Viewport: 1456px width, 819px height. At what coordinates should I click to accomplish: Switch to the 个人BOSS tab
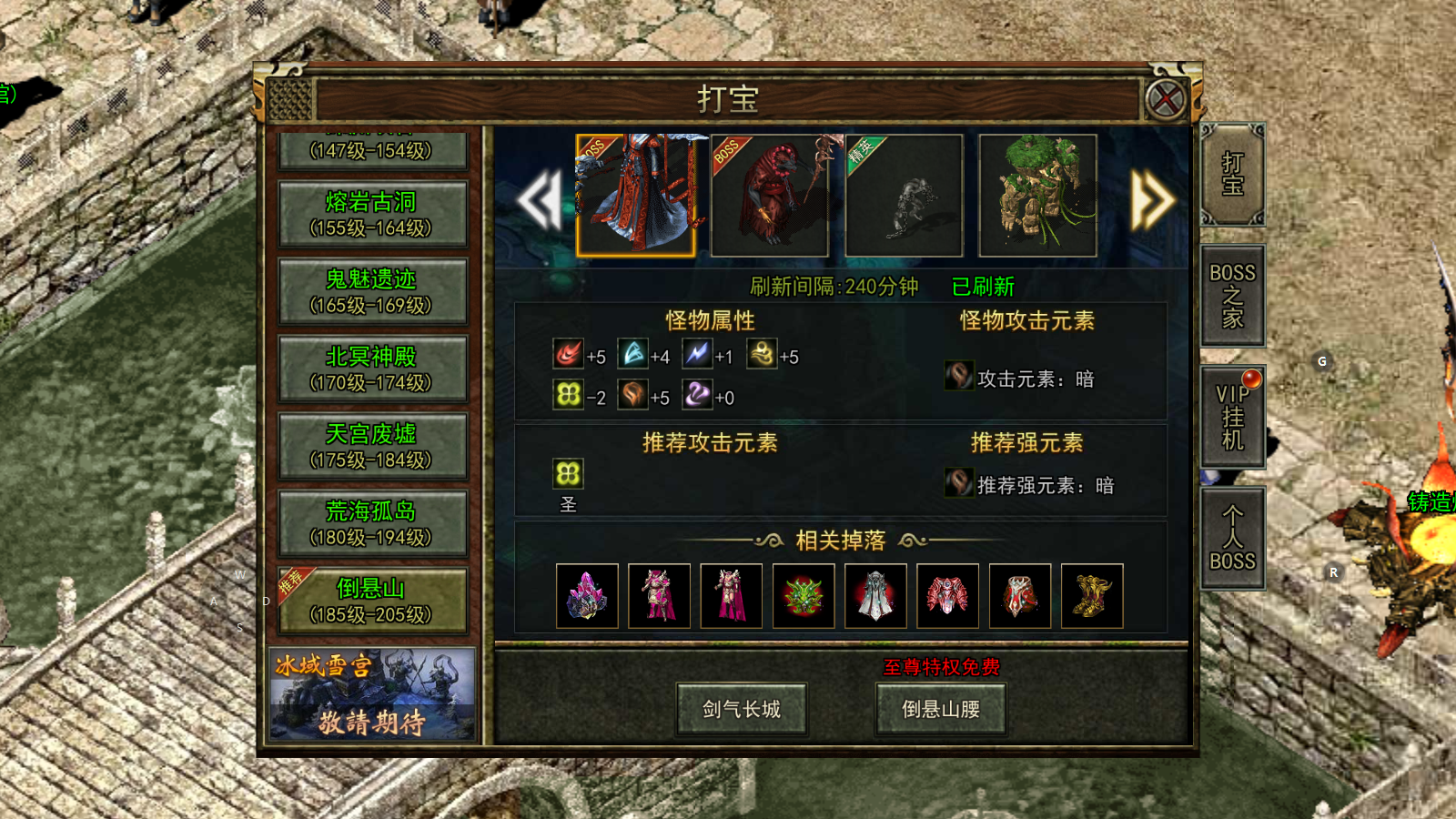click(x=1232, y=539)
